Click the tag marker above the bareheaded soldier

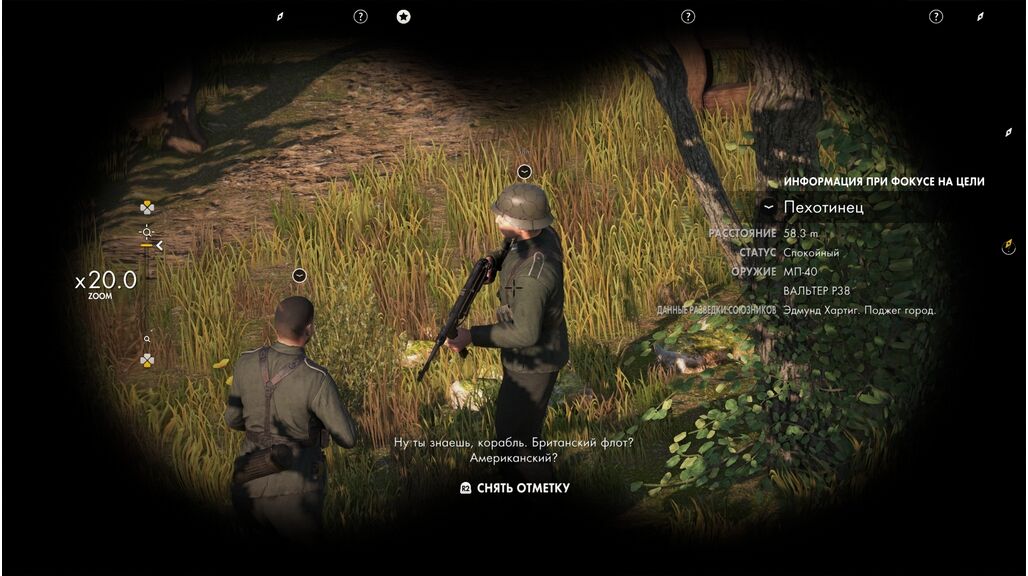point(299,275)
